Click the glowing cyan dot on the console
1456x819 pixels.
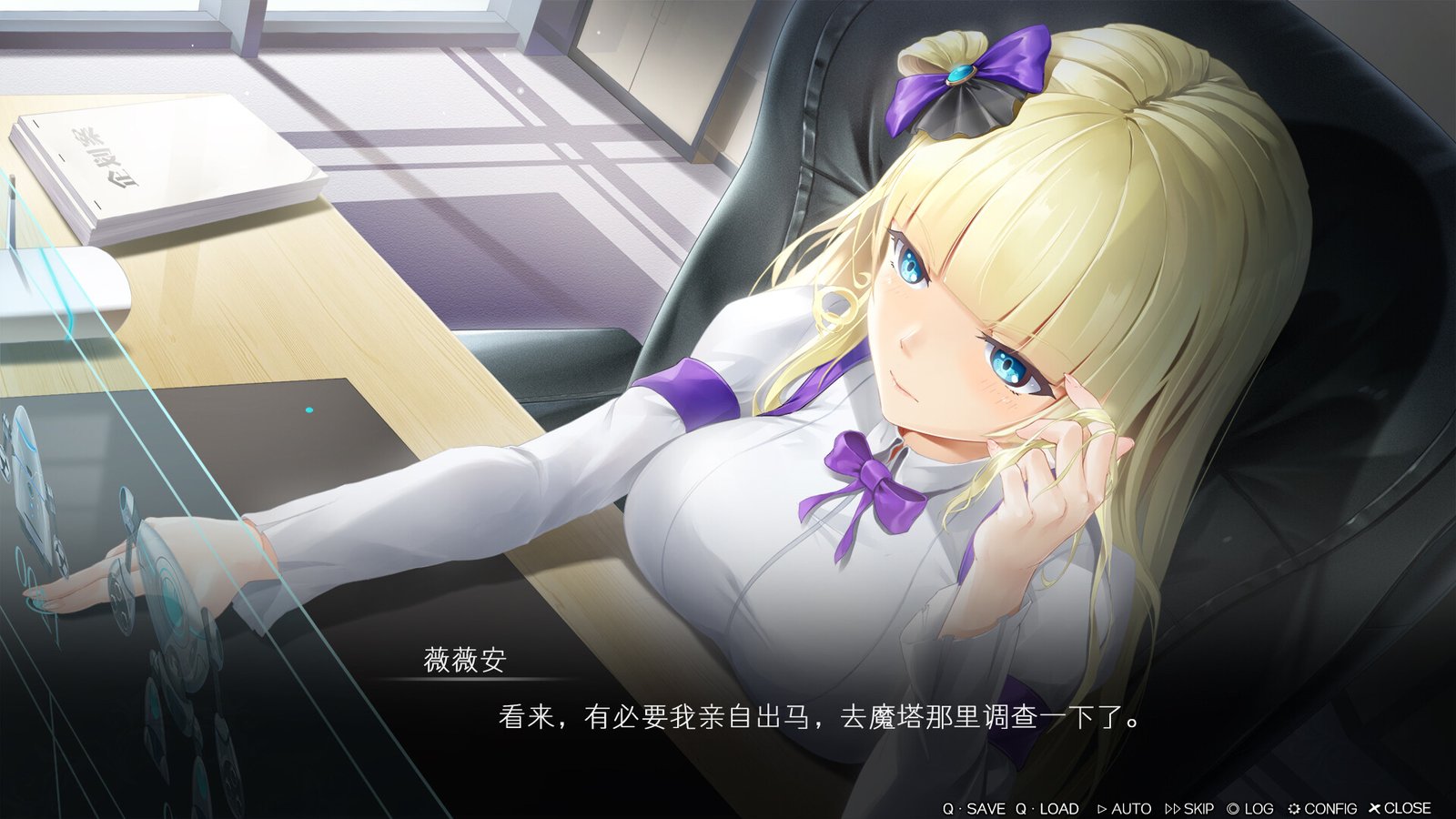(x=308, y=410)
